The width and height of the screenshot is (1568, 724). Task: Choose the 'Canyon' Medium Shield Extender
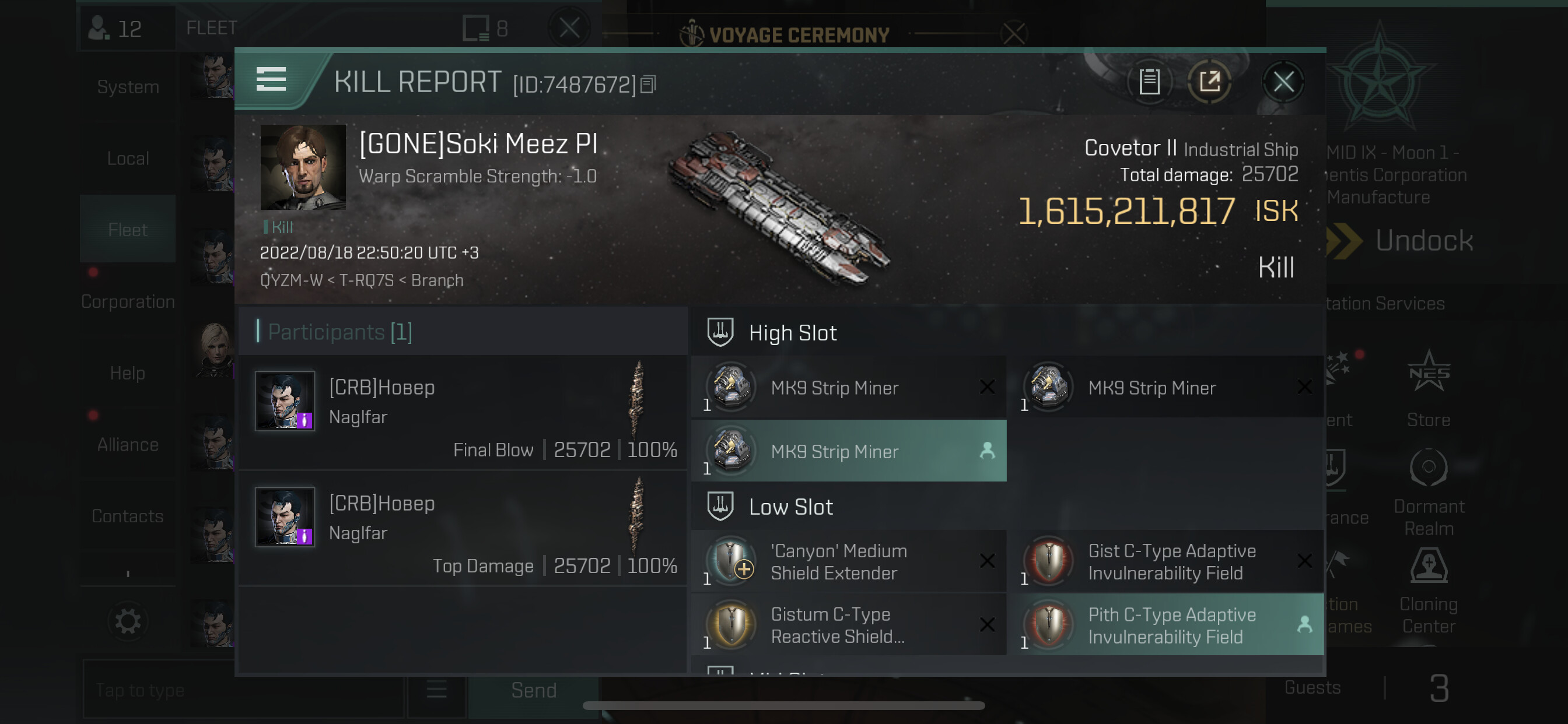point(849,561)
